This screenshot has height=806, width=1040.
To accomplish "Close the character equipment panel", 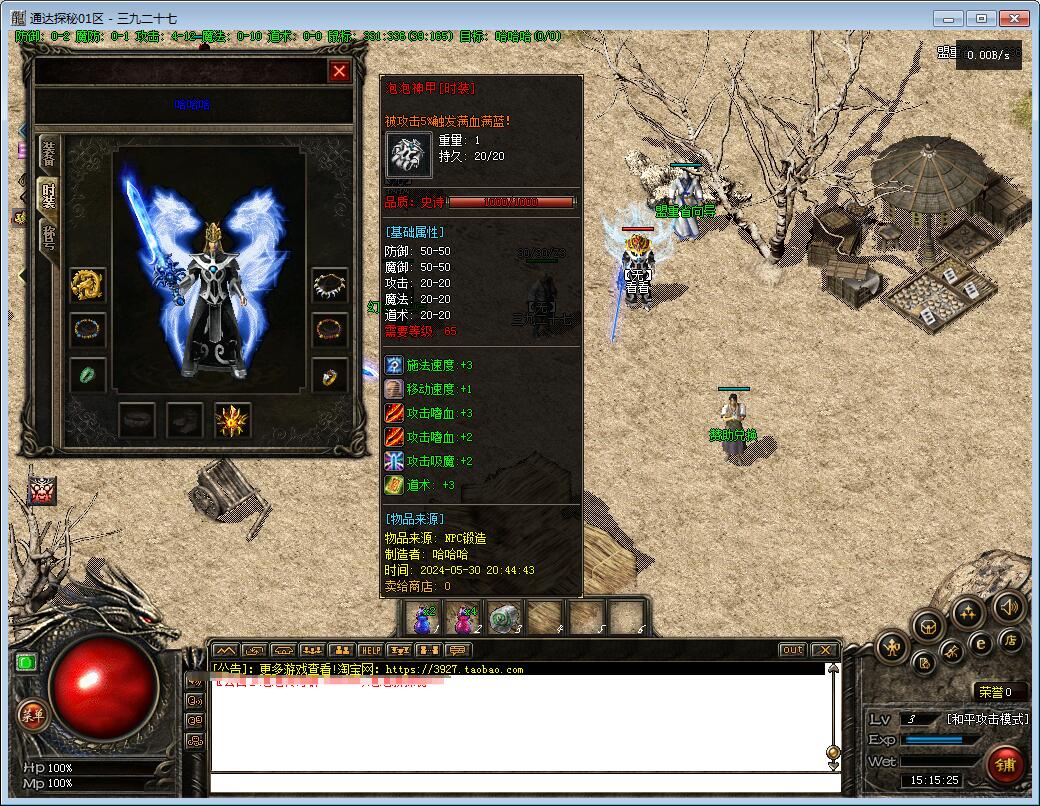I will pyautogui.click(x=340, y=71).
